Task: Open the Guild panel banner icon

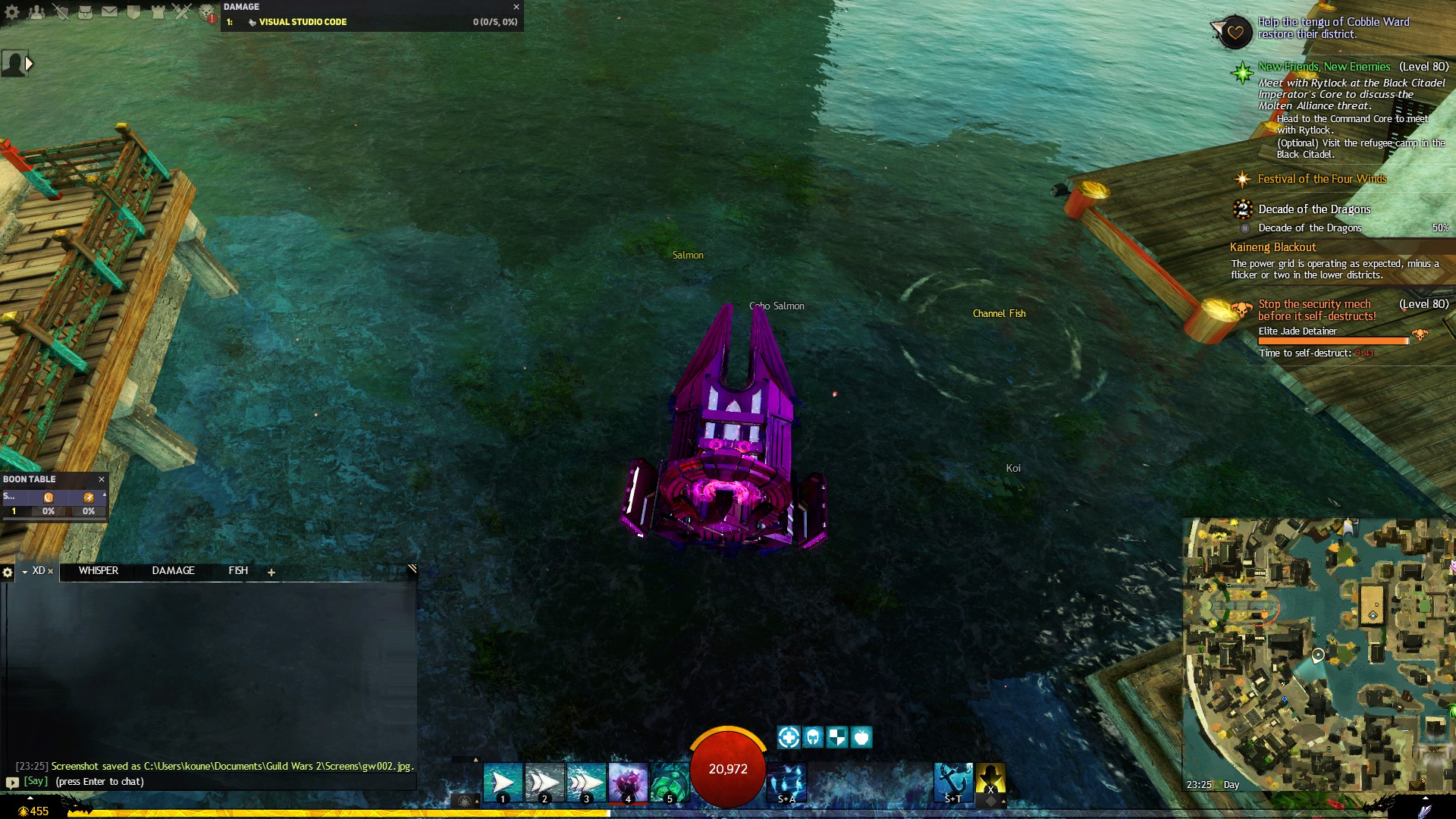Action: pos(134,11)
